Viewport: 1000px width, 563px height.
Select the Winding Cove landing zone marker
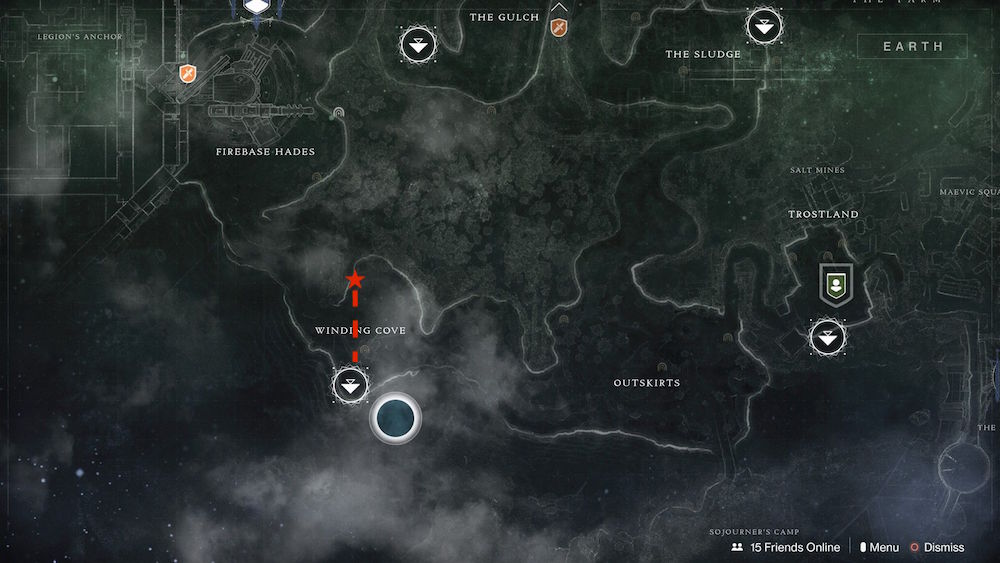(350, 384)
